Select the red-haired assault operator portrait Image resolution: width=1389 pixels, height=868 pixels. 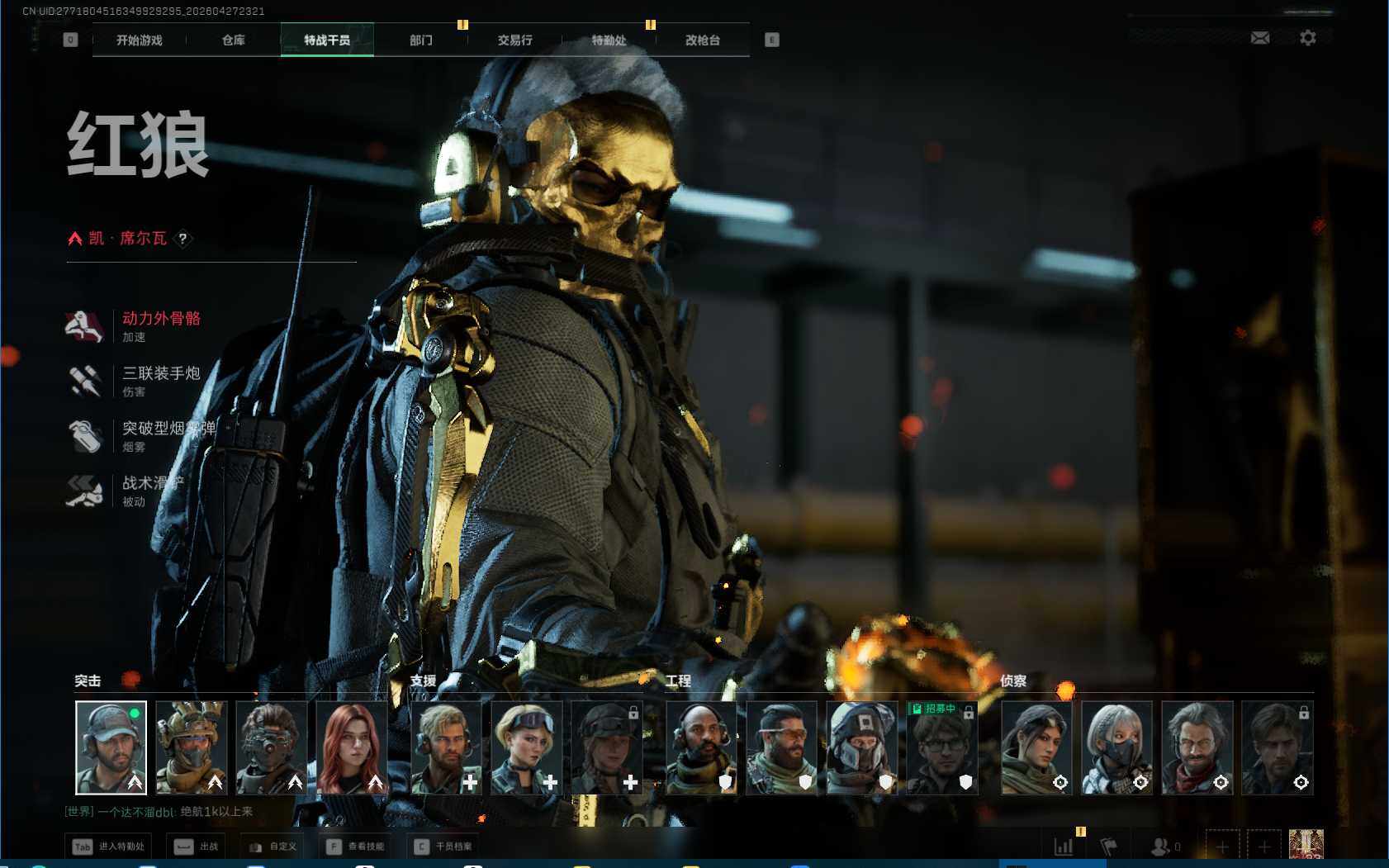[x=351, y=747]
